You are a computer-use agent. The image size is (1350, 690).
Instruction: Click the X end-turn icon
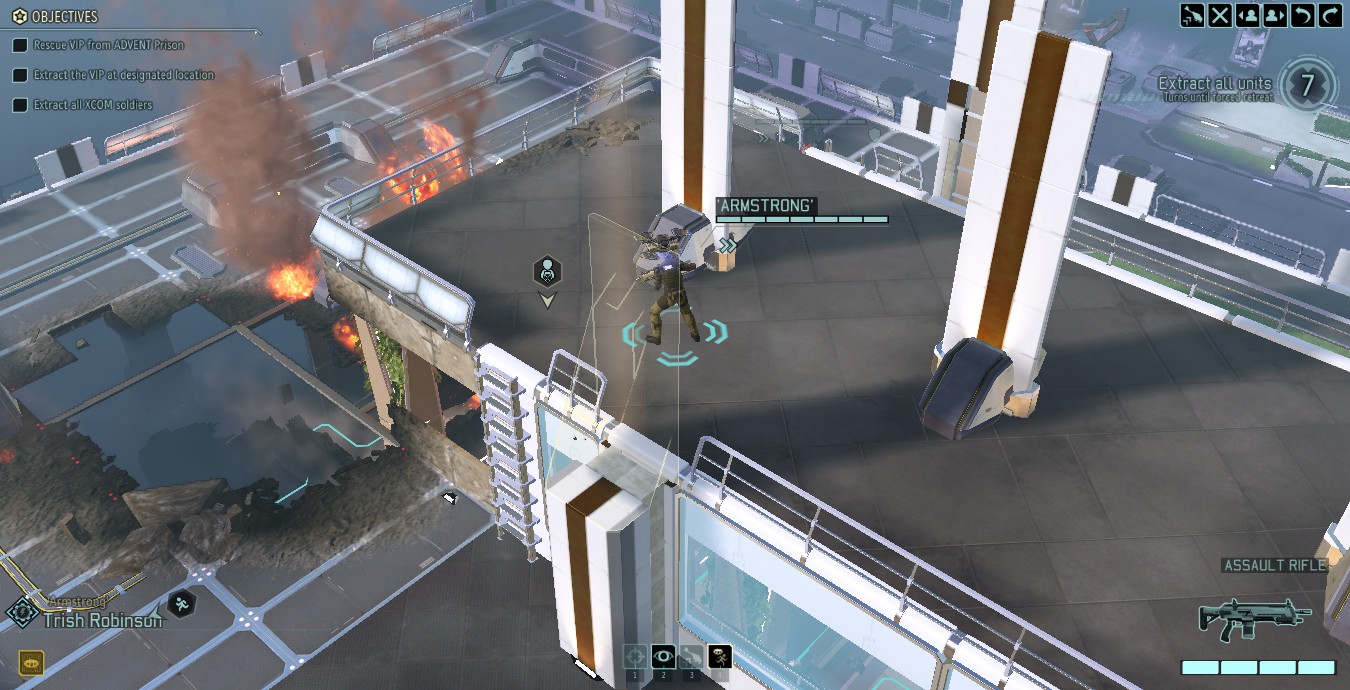(1220, 15)
